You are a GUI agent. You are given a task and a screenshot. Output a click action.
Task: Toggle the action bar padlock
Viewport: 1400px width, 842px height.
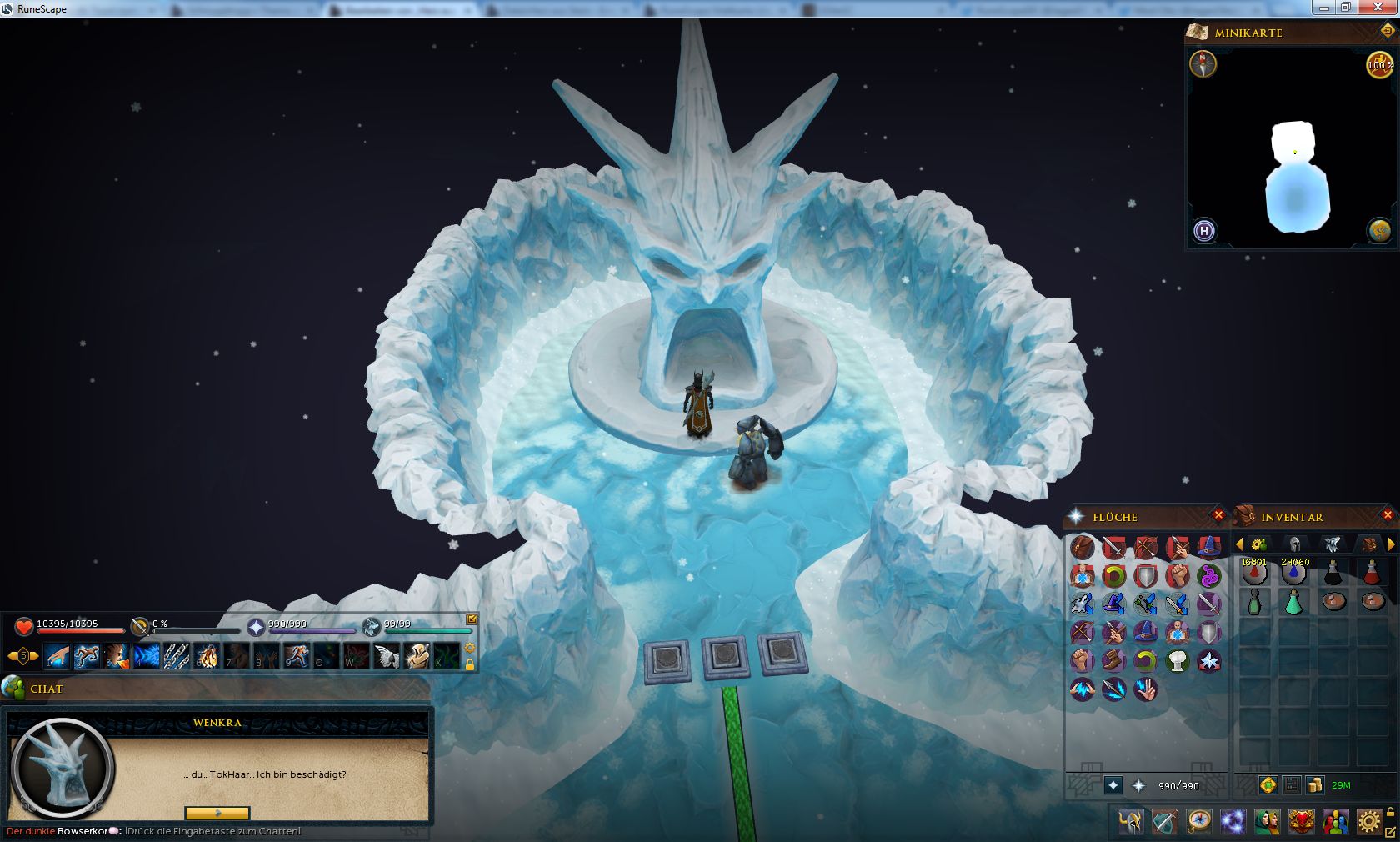(x=470, y=664)
